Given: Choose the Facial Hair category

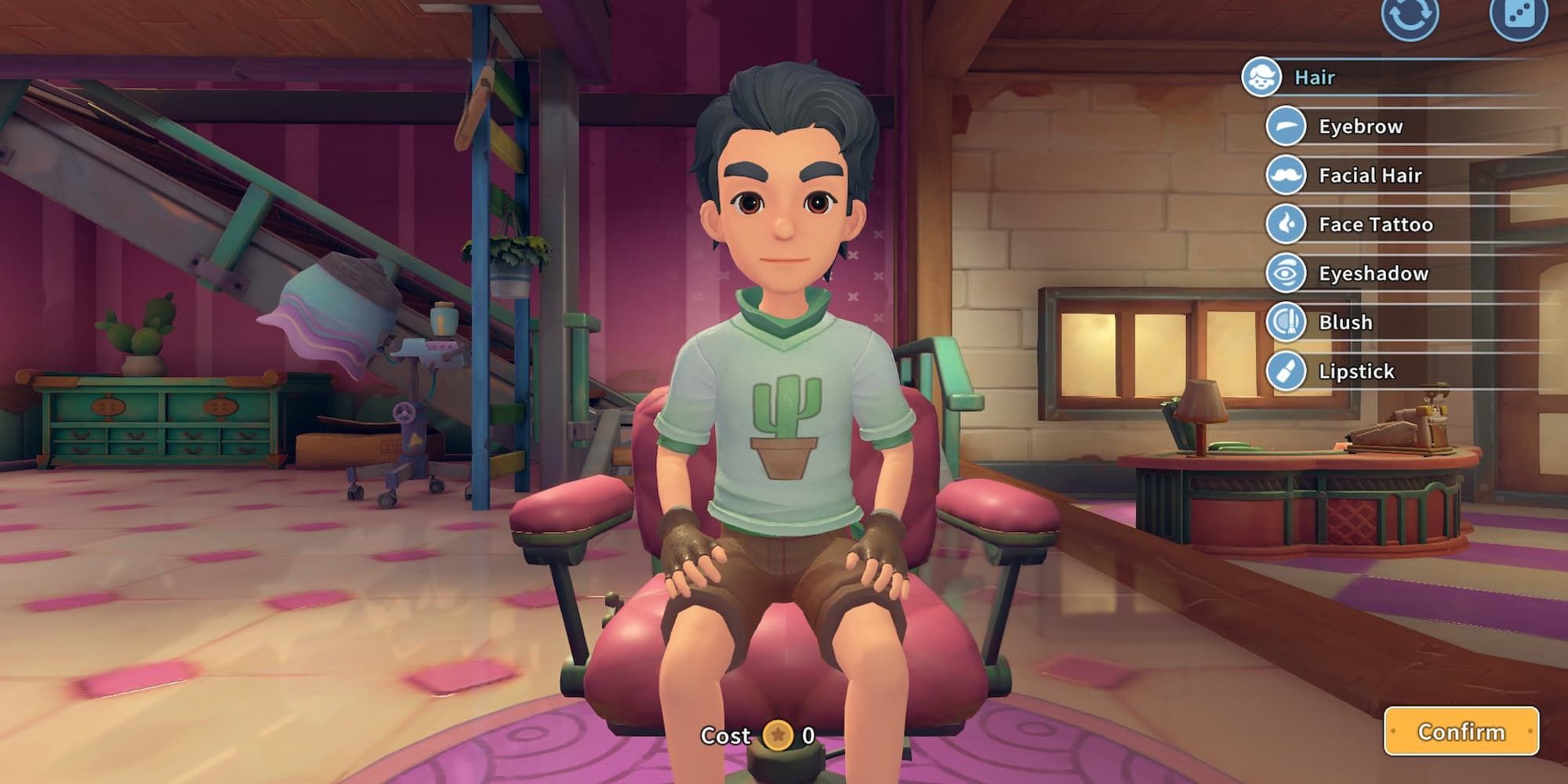Looking at the screenshot, I should pos(1370,176).
